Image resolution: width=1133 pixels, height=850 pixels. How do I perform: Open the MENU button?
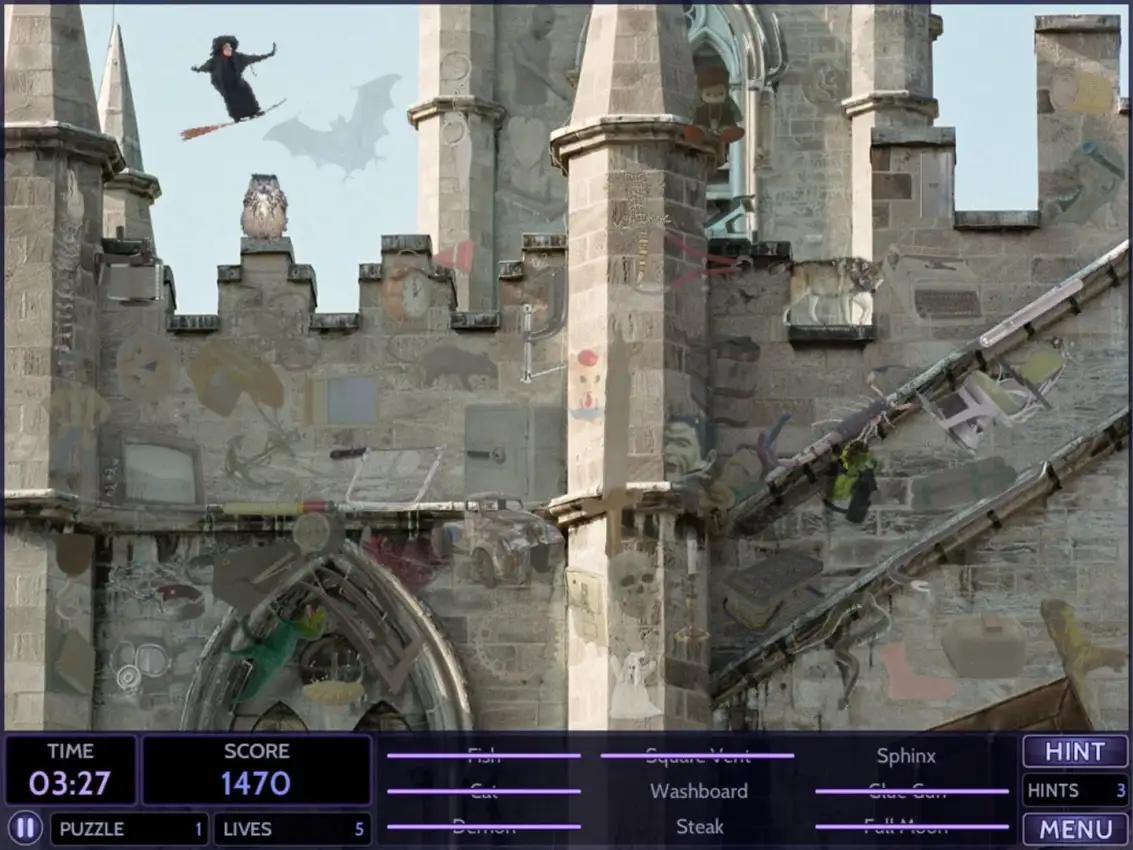click(1075, 829)
